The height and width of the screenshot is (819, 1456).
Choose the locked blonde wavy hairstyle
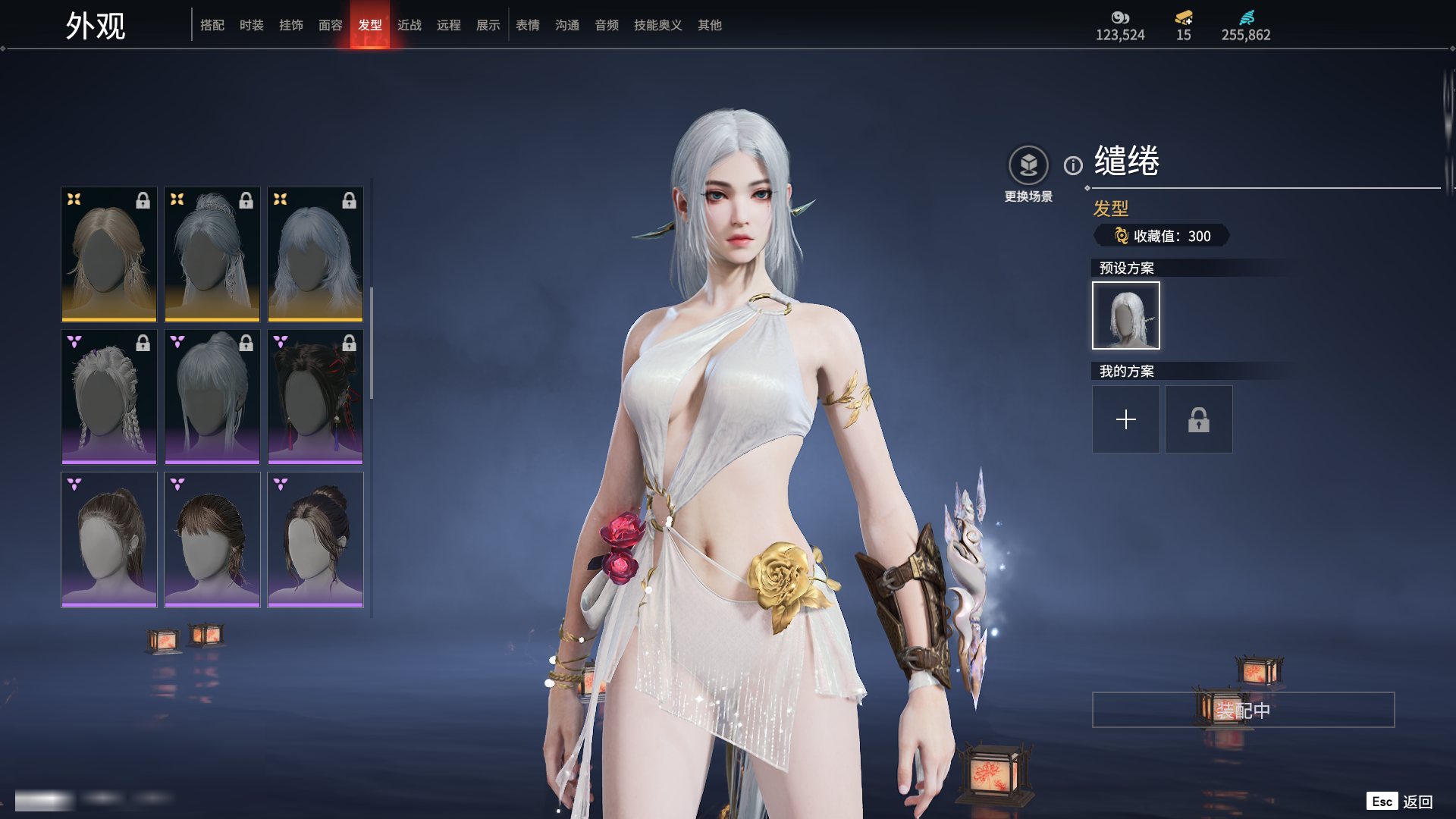(109, 254)
